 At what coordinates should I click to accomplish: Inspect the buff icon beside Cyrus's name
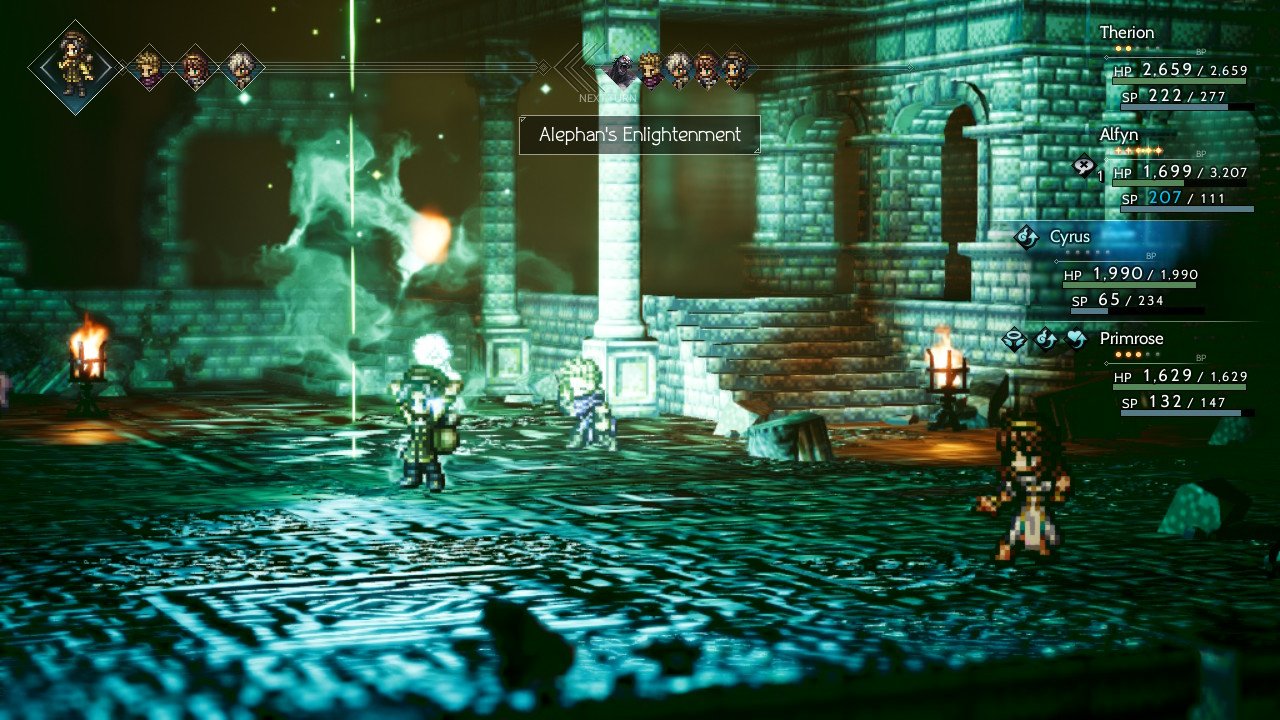click(1026, 238)
